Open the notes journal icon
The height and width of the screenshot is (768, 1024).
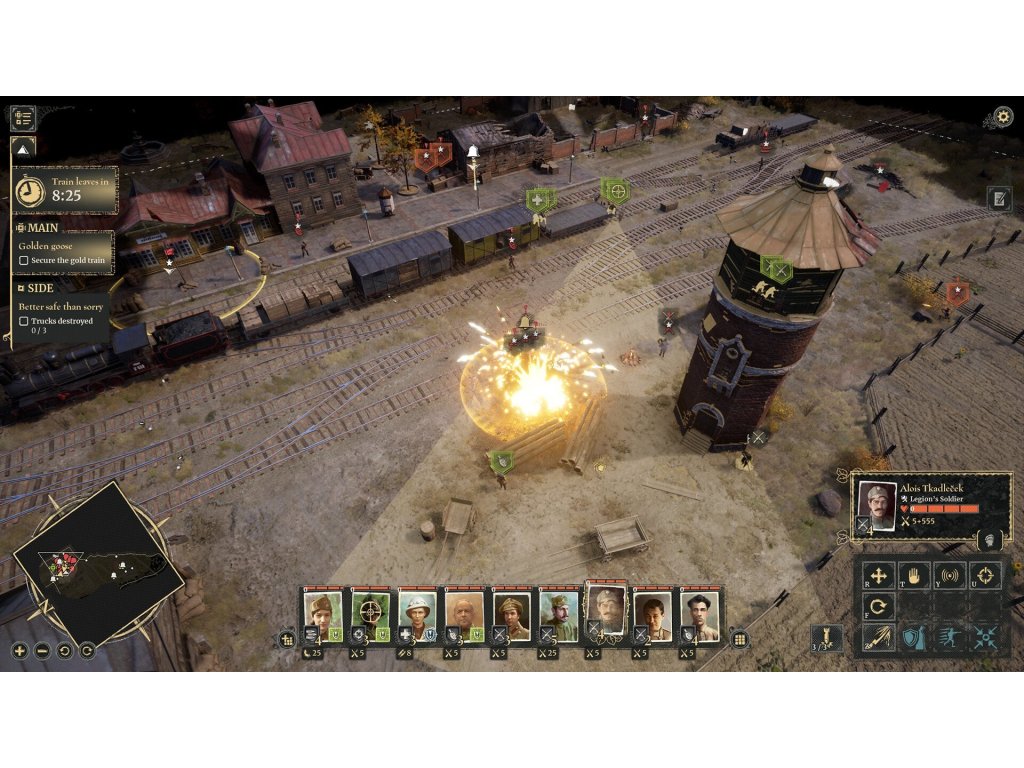coord(999,198)
